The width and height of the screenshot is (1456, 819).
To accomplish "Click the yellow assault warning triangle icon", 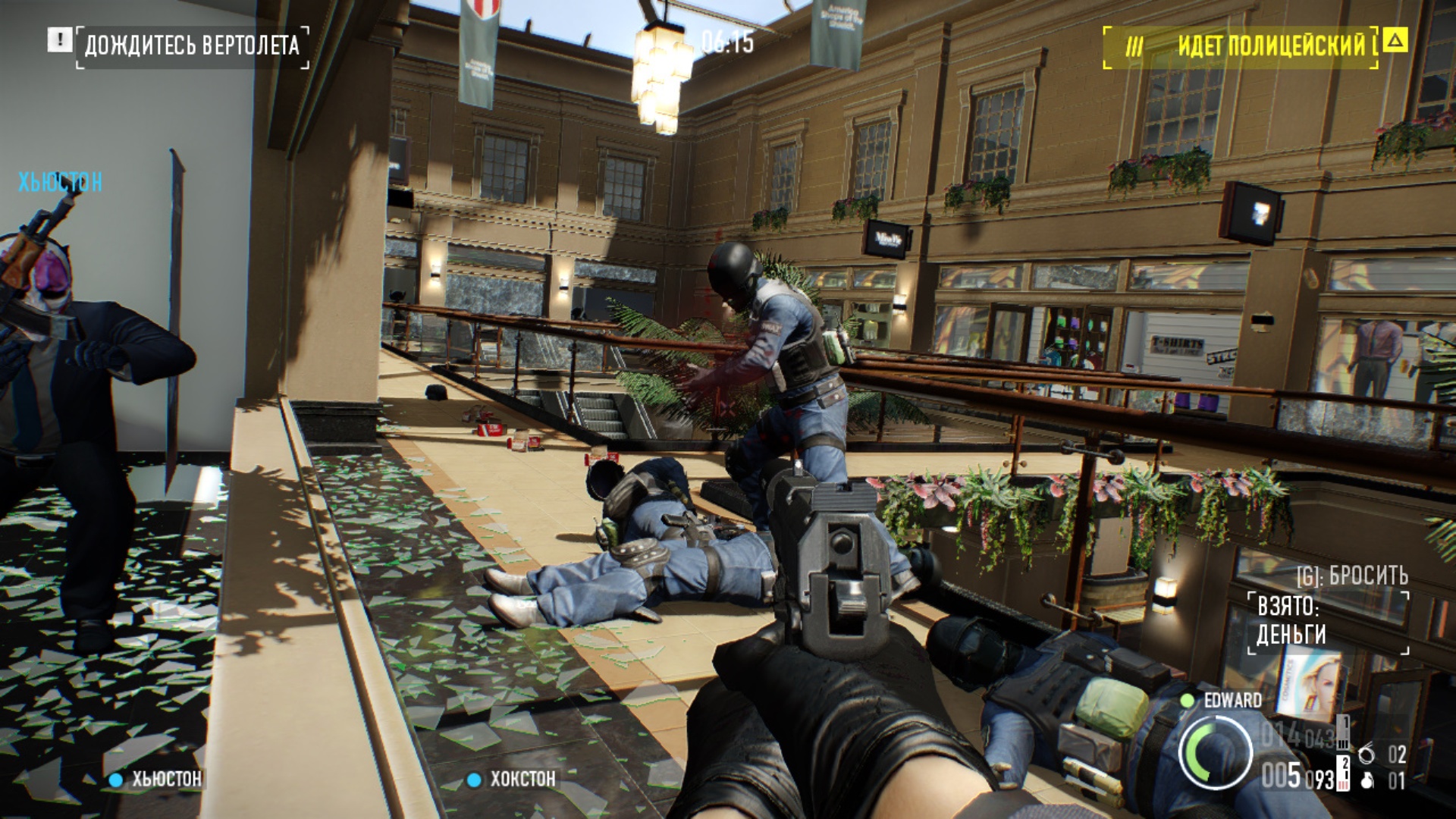I will pos(1395,39).
